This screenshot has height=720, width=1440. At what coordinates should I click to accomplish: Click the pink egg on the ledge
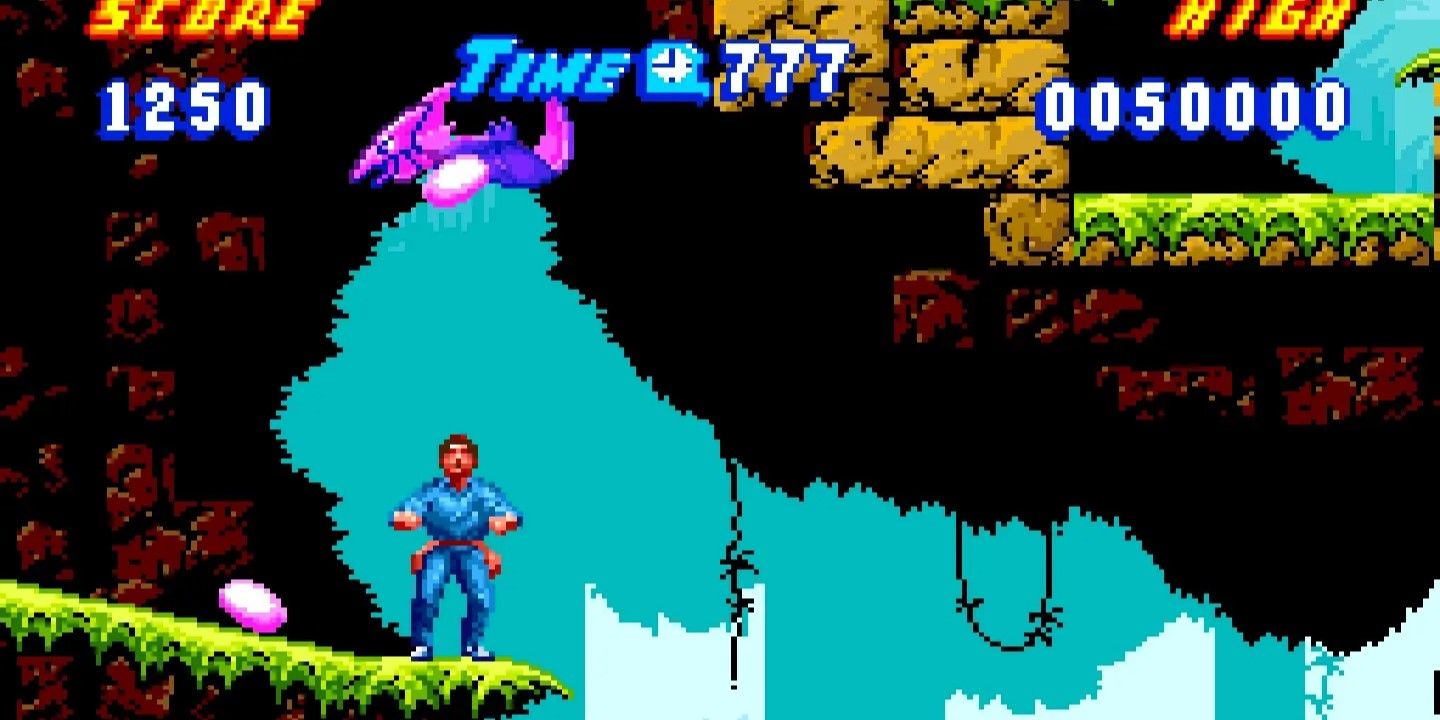pyautogui.click(x=250, y=602)
